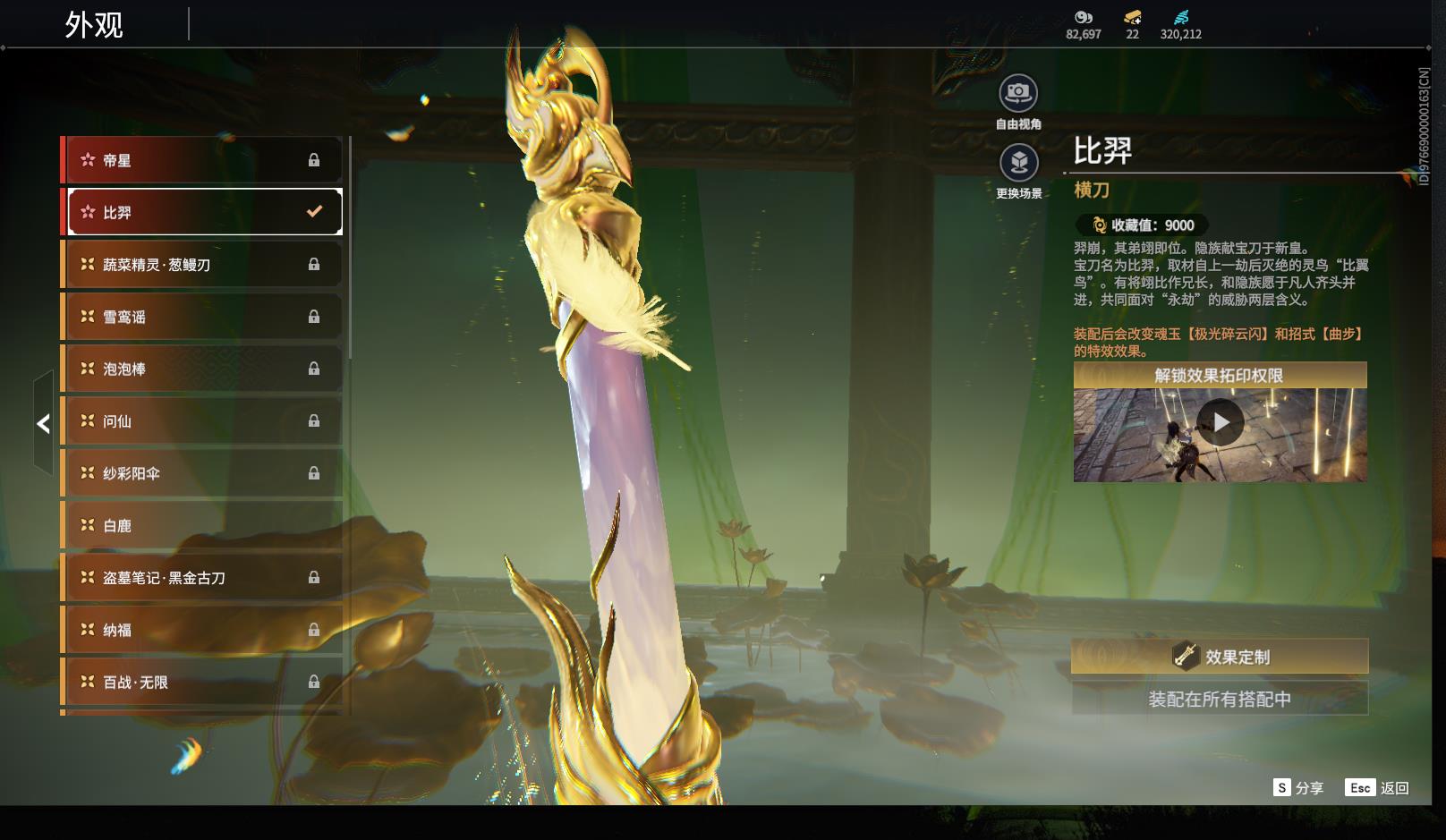This screenshot has height=840, width=1446.
Task: Choose the 纳福 skin entry
Action: click(x=204, y=630)
